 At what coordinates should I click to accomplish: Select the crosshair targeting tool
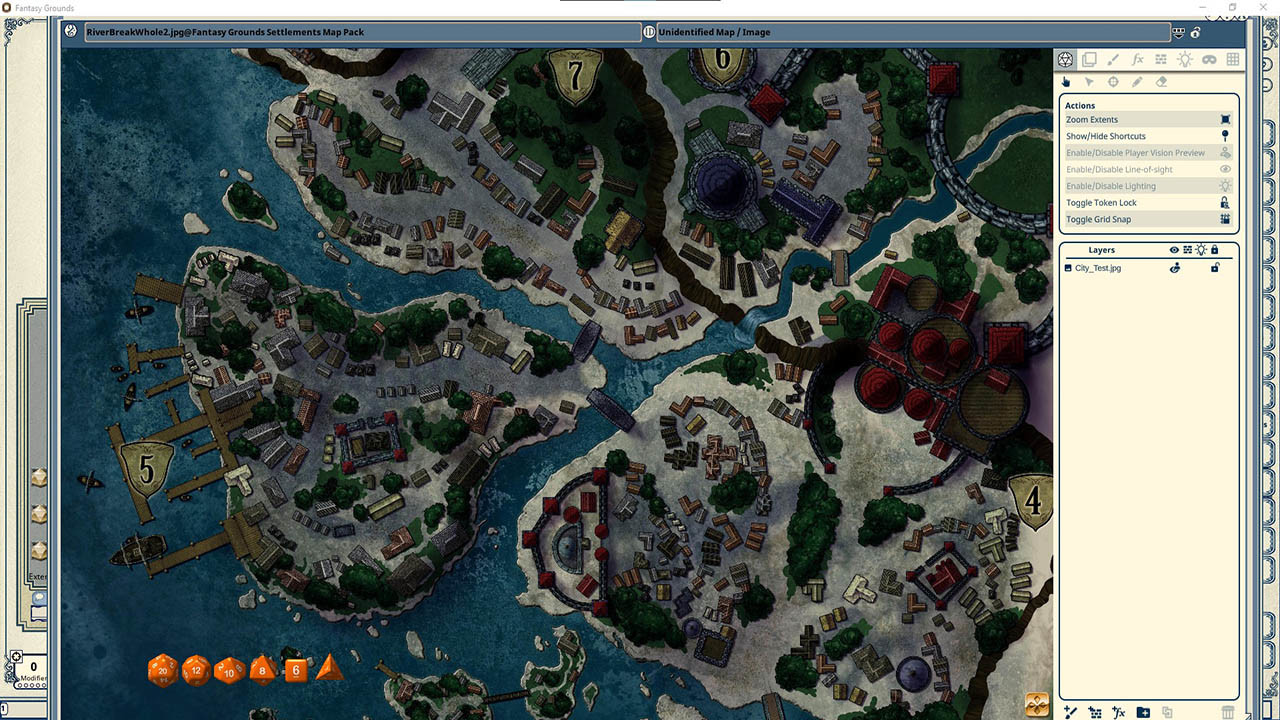point(1113,81)
